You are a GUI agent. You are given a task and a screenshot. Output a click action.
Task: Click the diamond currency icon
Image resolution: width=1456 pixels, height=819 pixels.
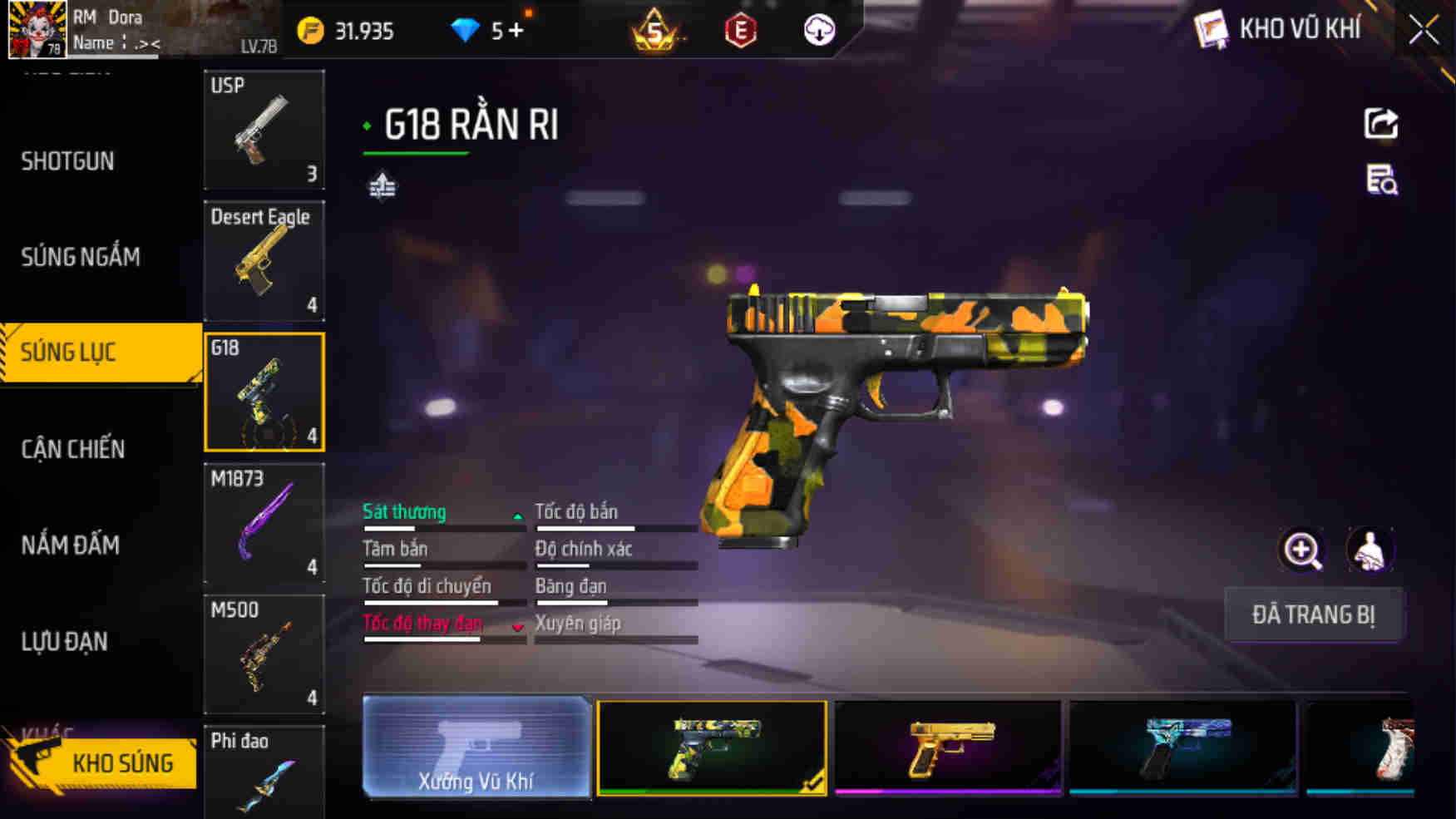tap(466, 30)
